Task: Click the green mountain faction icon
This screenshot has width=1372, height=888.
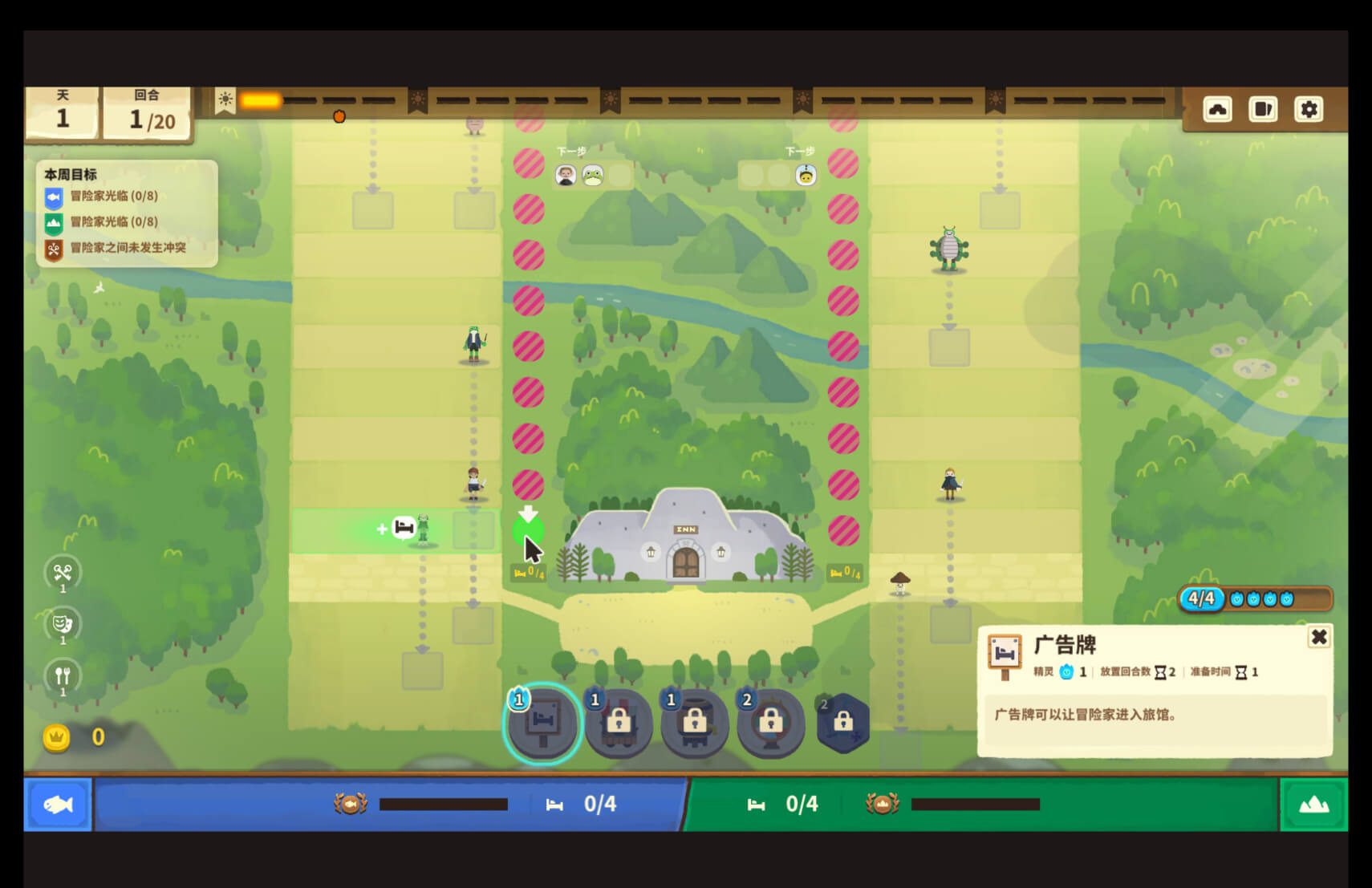Action: pos(1314,804)
